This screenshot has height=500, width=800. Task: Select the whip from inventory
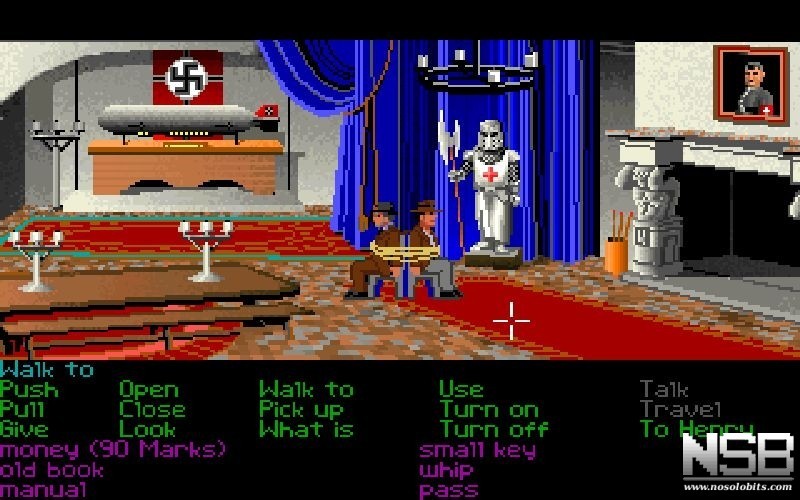446,470
